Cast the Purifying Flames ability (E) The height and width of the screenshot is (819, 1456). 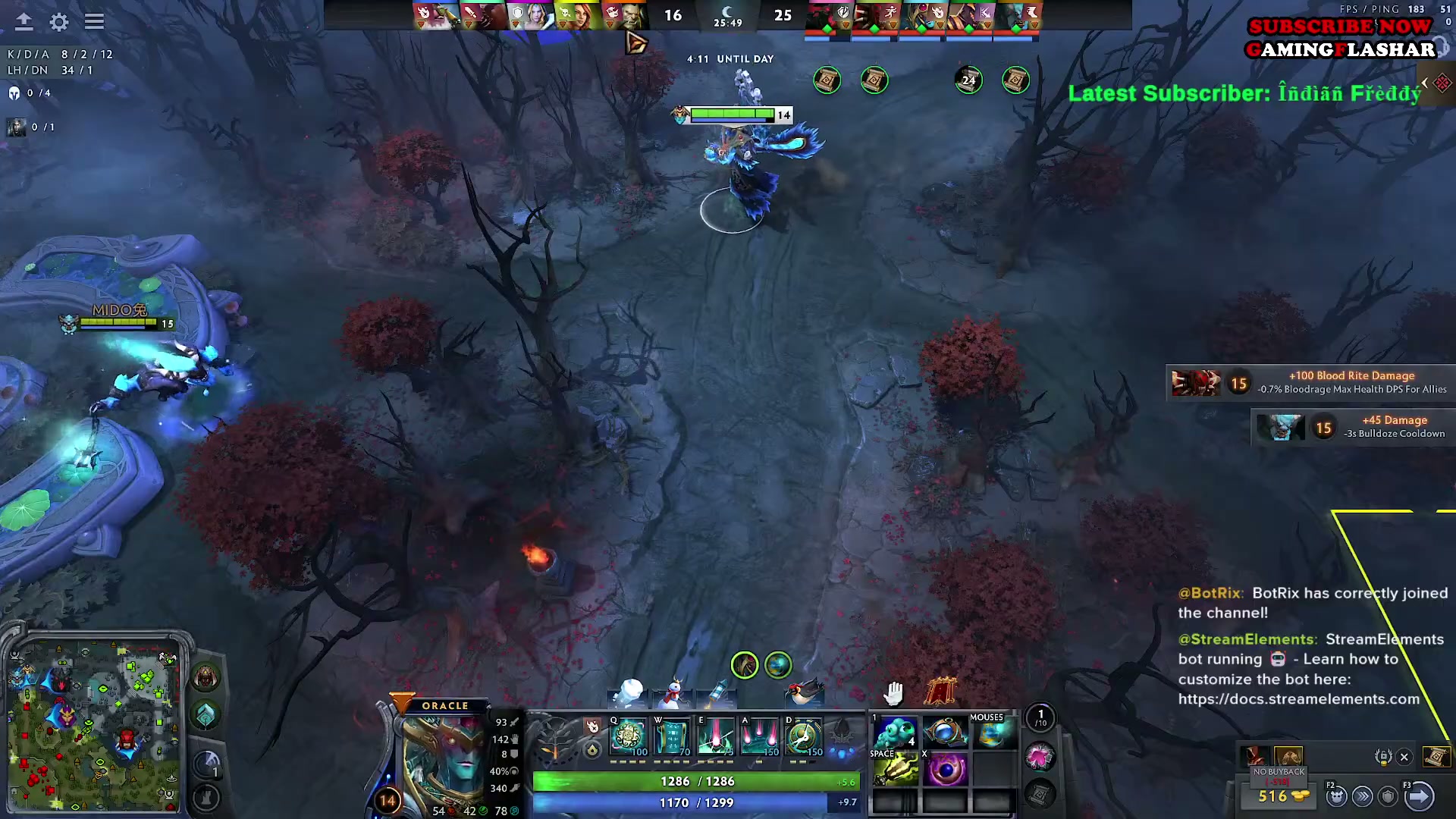click(x=716, y=736)
